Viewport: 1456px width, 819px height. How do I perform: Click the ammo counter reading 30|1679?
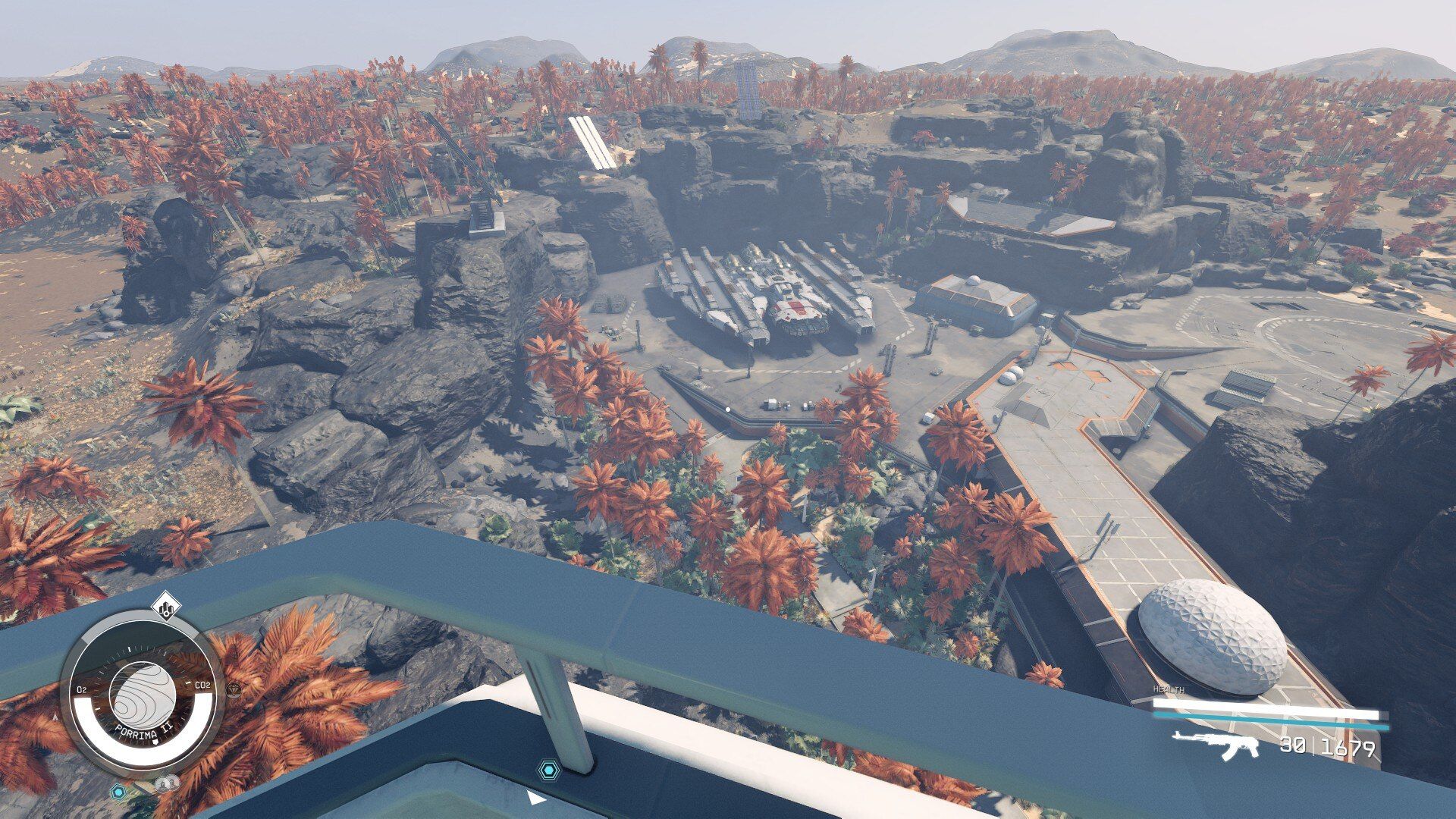pos(1326,747)
